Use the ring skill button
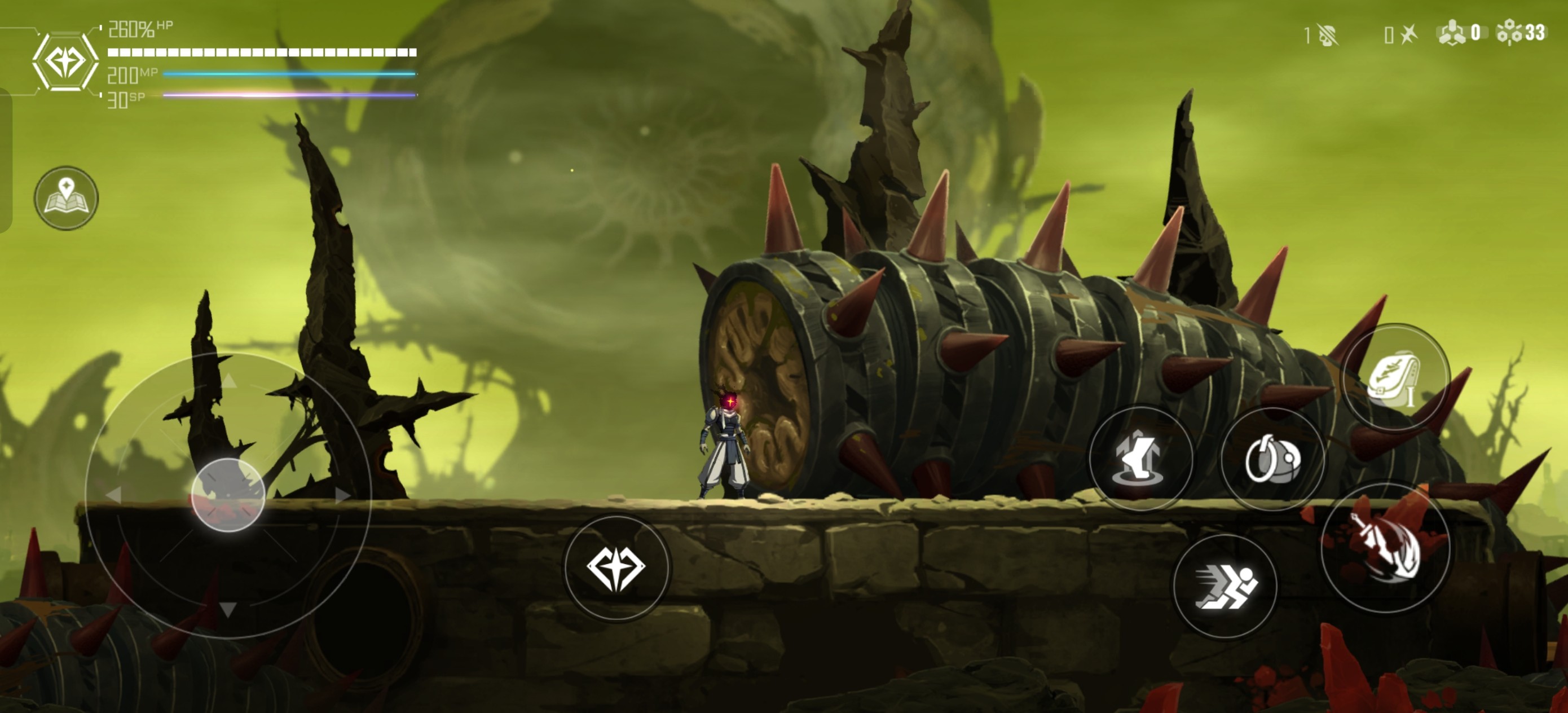1568x713 pixels. pyautogui.click(x=1272, y=459)
